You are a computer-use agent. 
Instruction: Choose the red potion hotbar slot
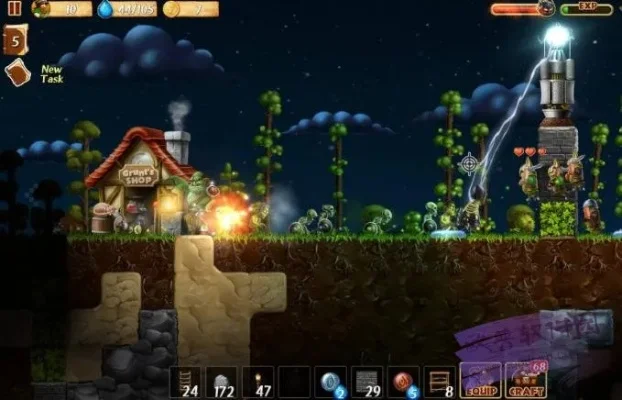tap(402, 382)
